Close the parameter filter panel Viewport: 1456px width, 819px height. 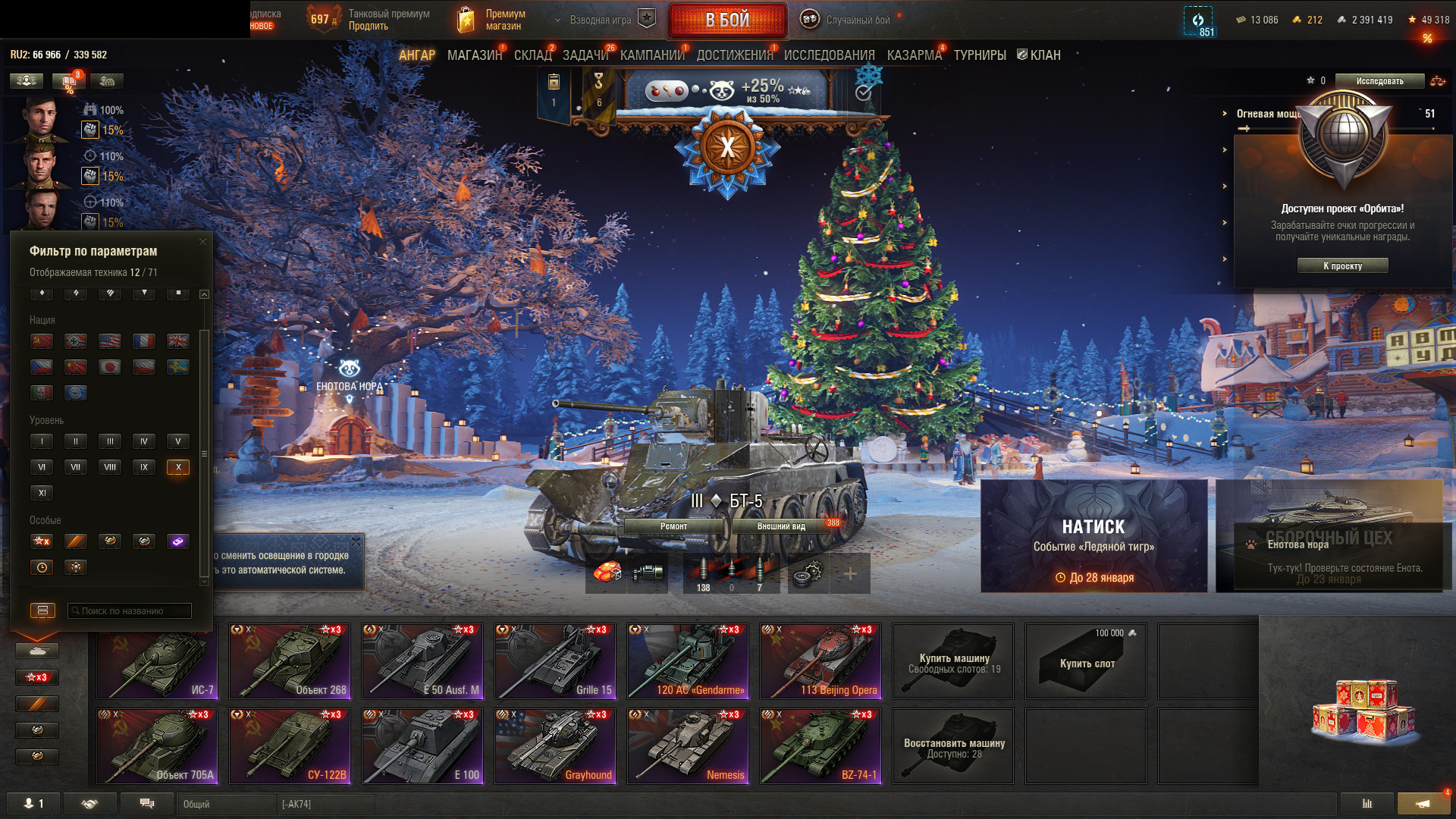pyautogui.click(x=202, y=242)
